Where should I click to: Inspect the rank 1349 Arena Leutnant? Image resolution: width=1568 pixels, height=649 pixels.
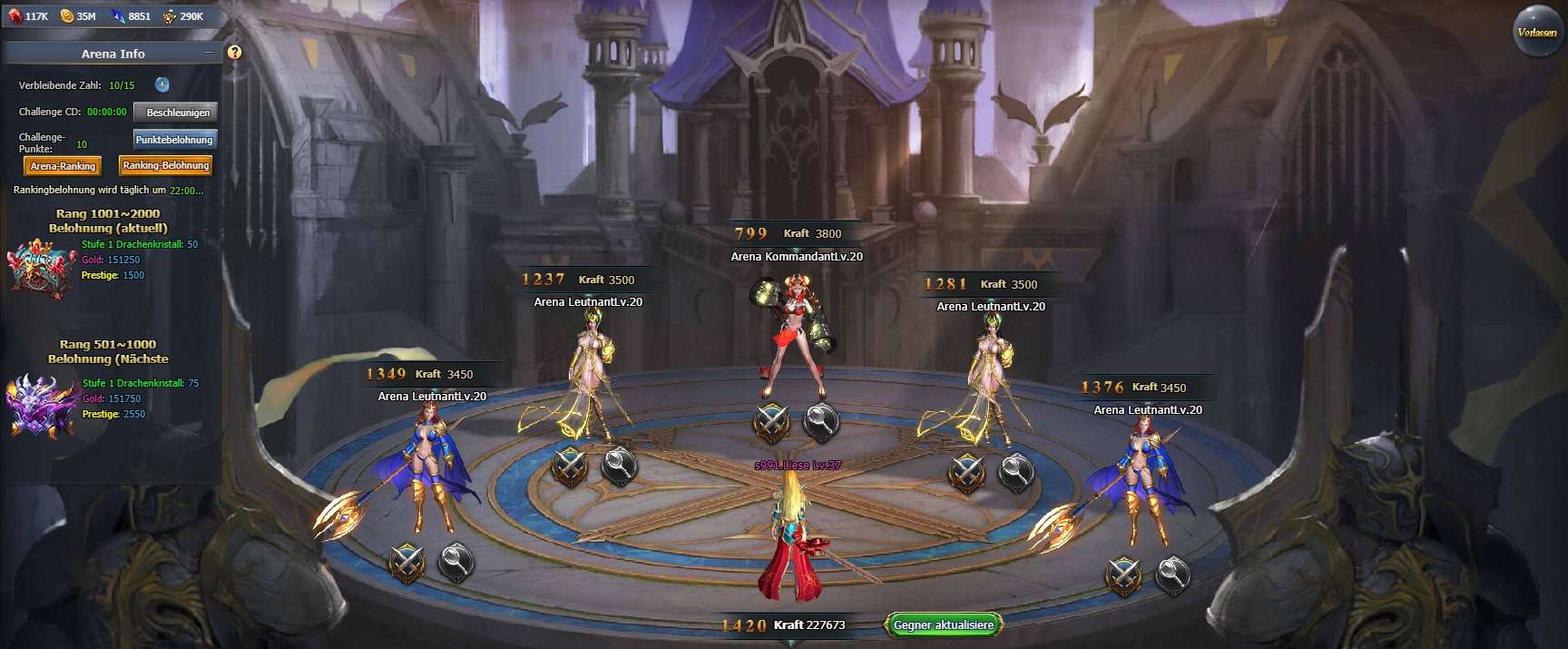tap(456, 563)
